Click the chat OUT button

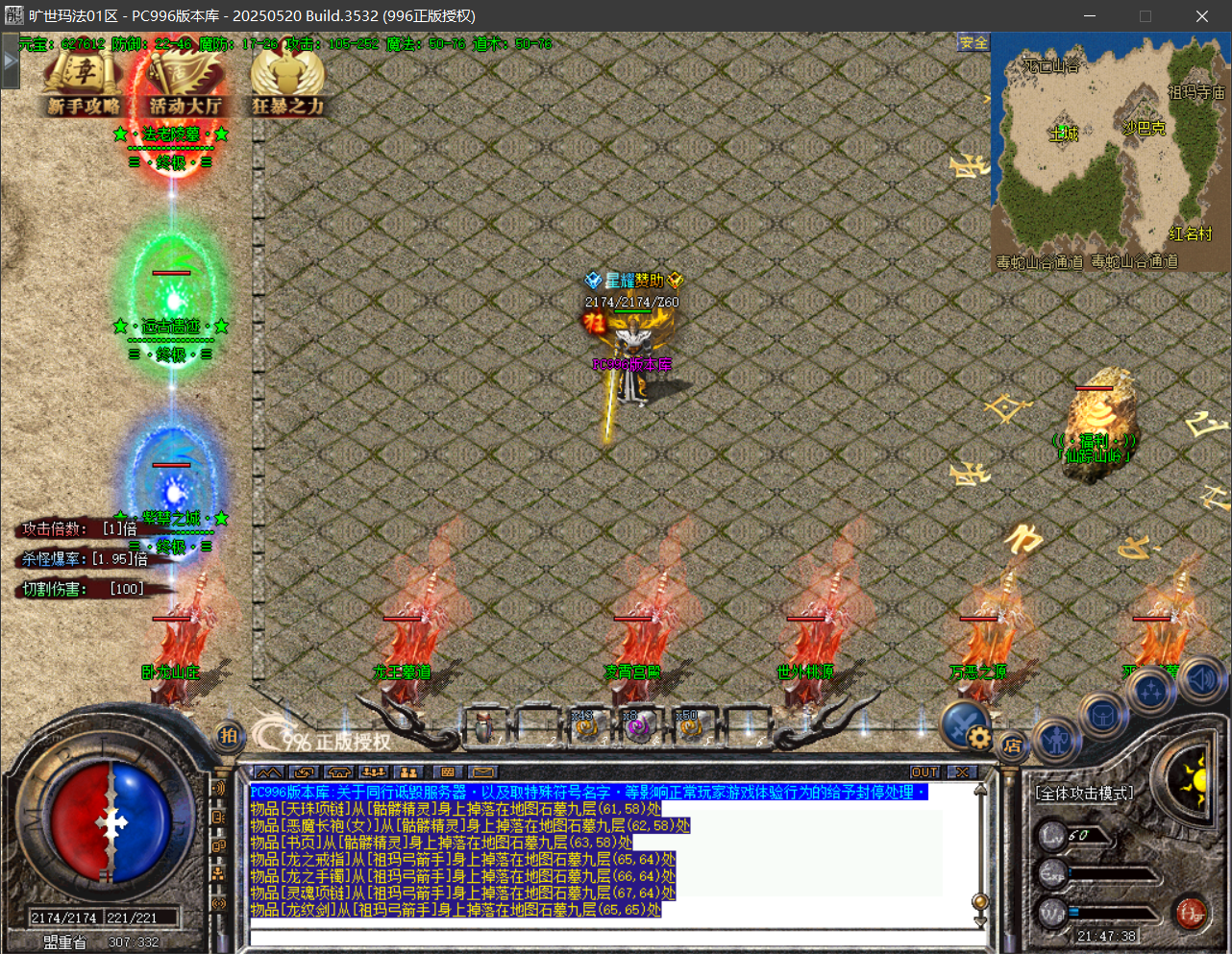(924, 772)
